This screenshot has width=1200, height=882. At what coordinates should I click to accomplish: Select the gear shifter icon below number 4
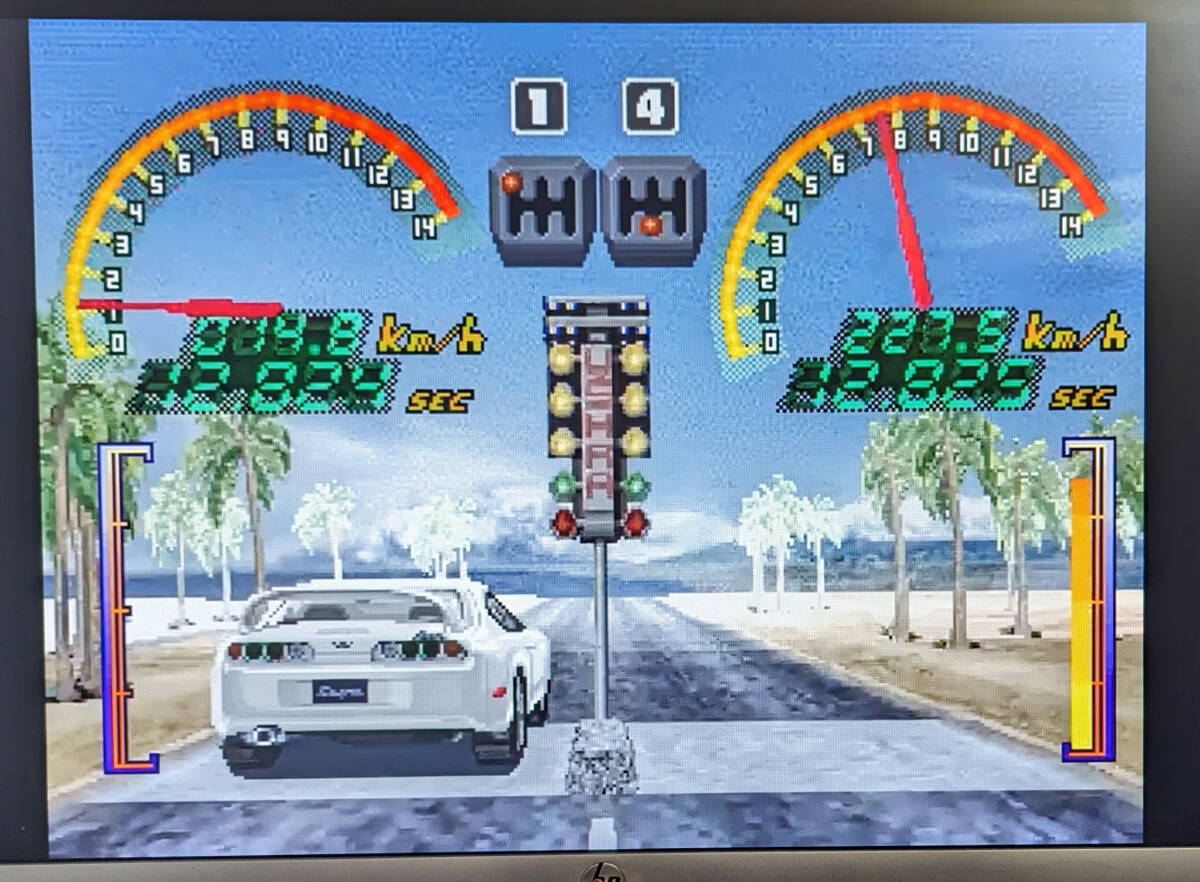[653, 208]
